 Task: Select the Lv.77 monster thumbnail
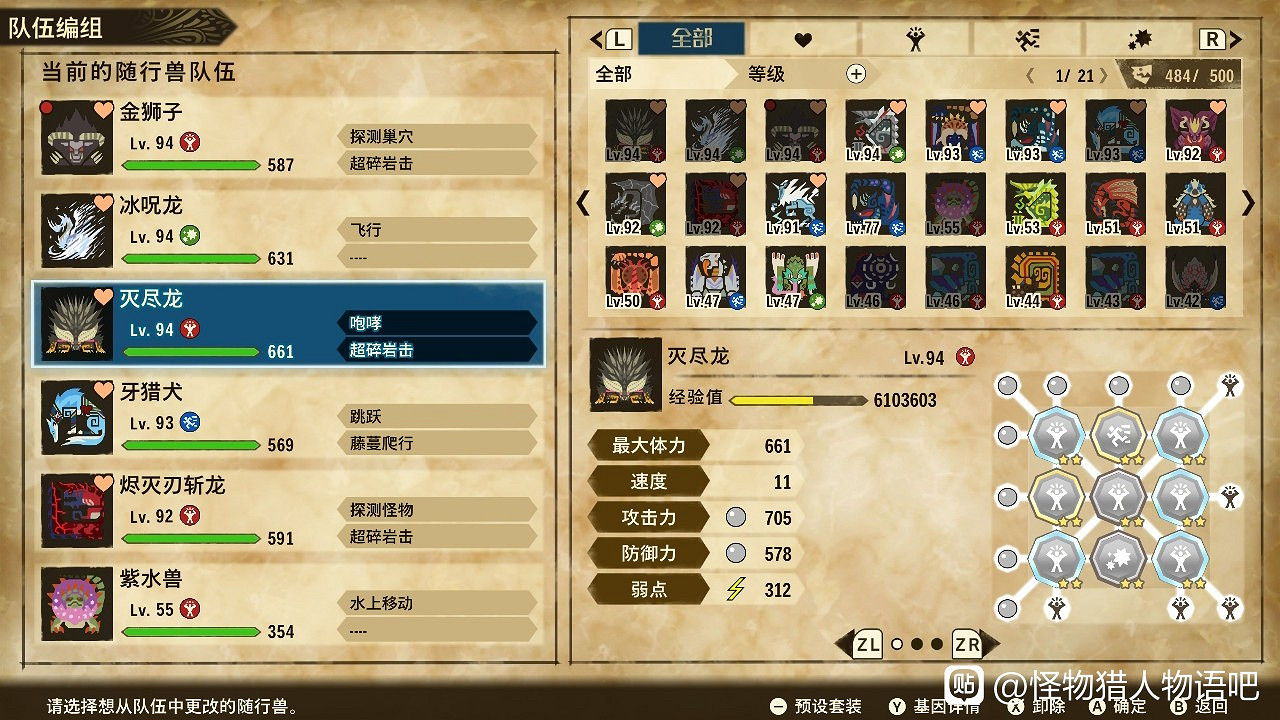875,205
